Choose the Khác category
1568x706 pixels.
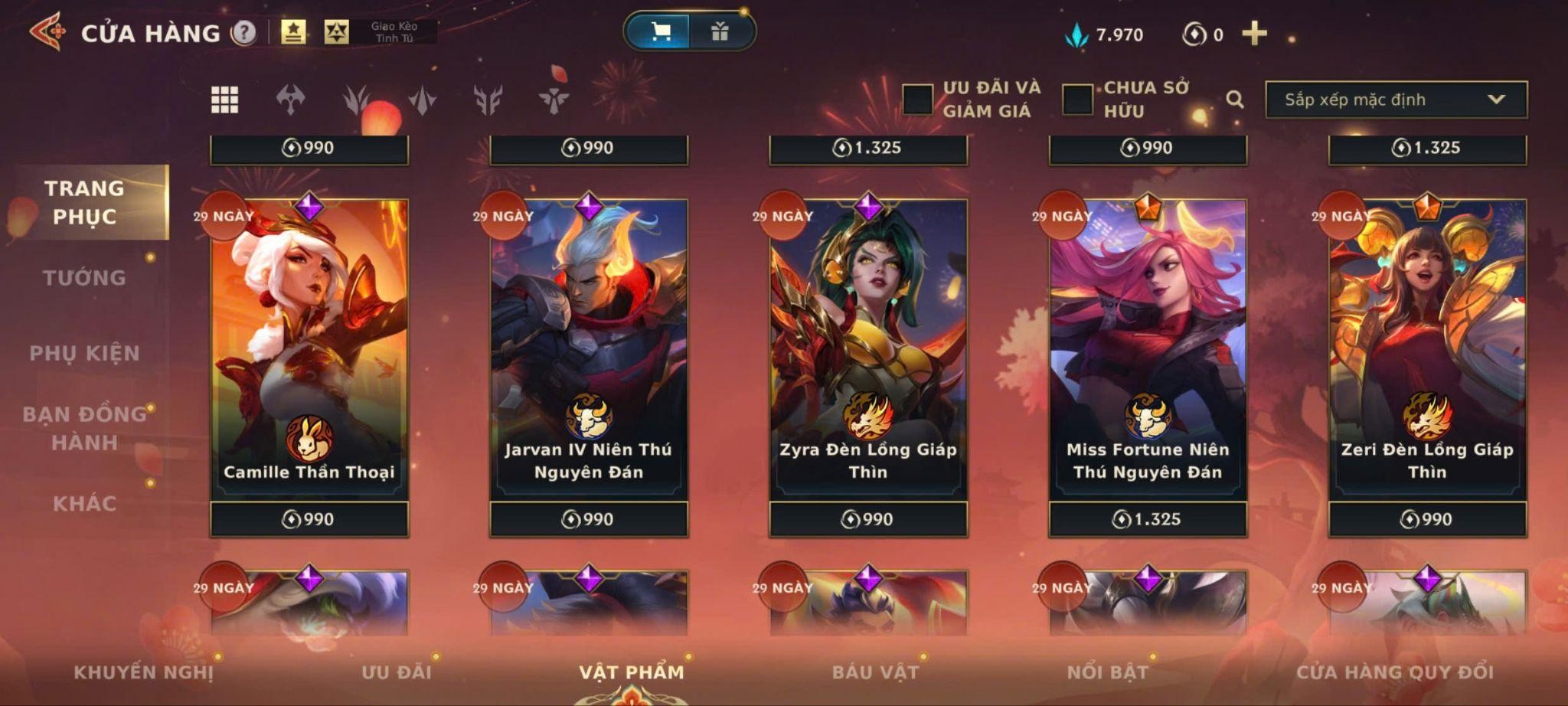pos(84,503)
